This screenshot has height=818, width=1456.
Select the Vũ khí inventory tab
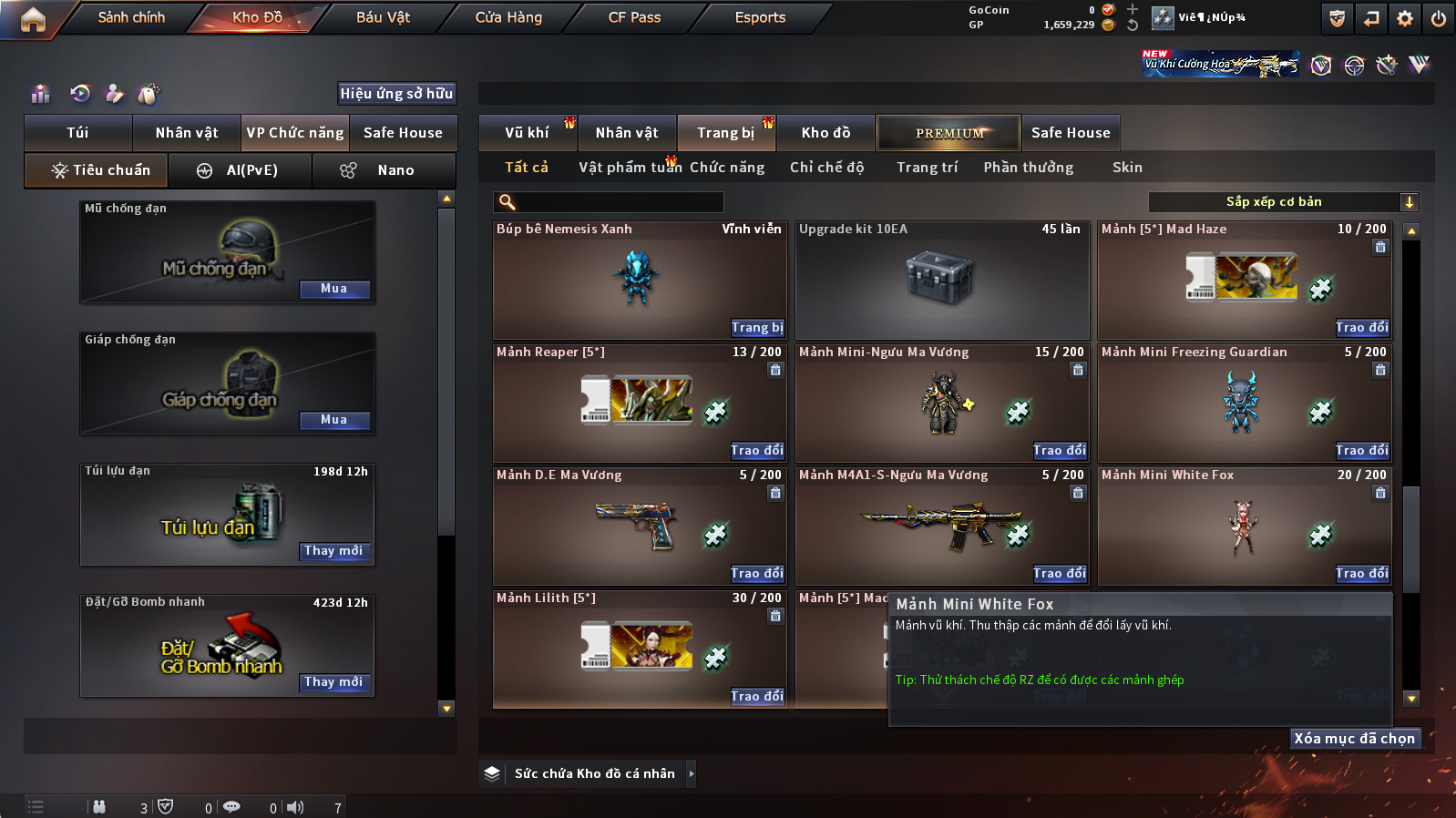[527, 133]
